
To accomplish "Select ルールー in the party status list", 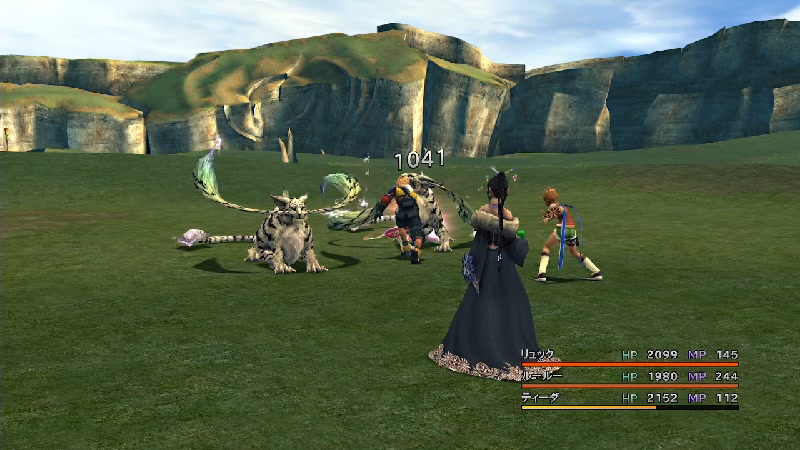I will [x=540, y=376].
